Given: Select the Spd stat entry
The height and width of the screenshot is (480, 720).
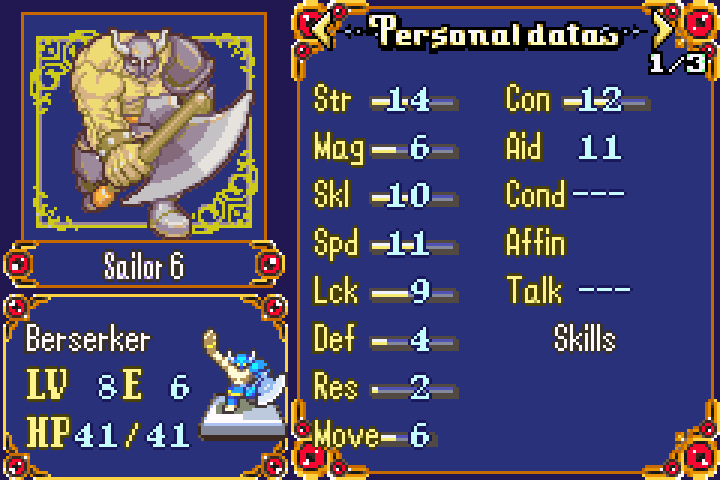Looking at the screenshot, I should (385, 244).
